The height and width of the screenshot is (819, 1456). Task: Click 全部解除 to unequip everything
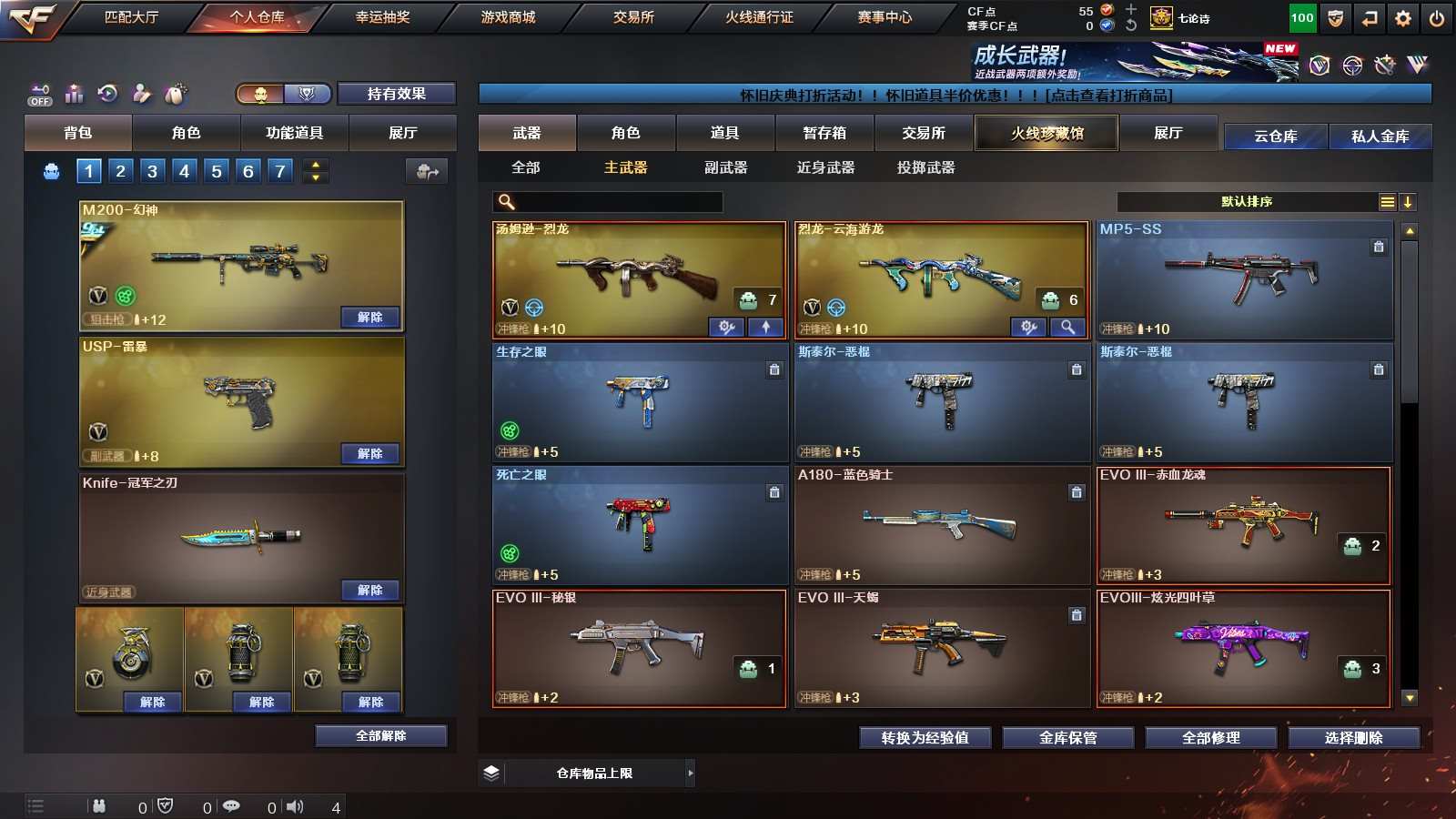381,736
